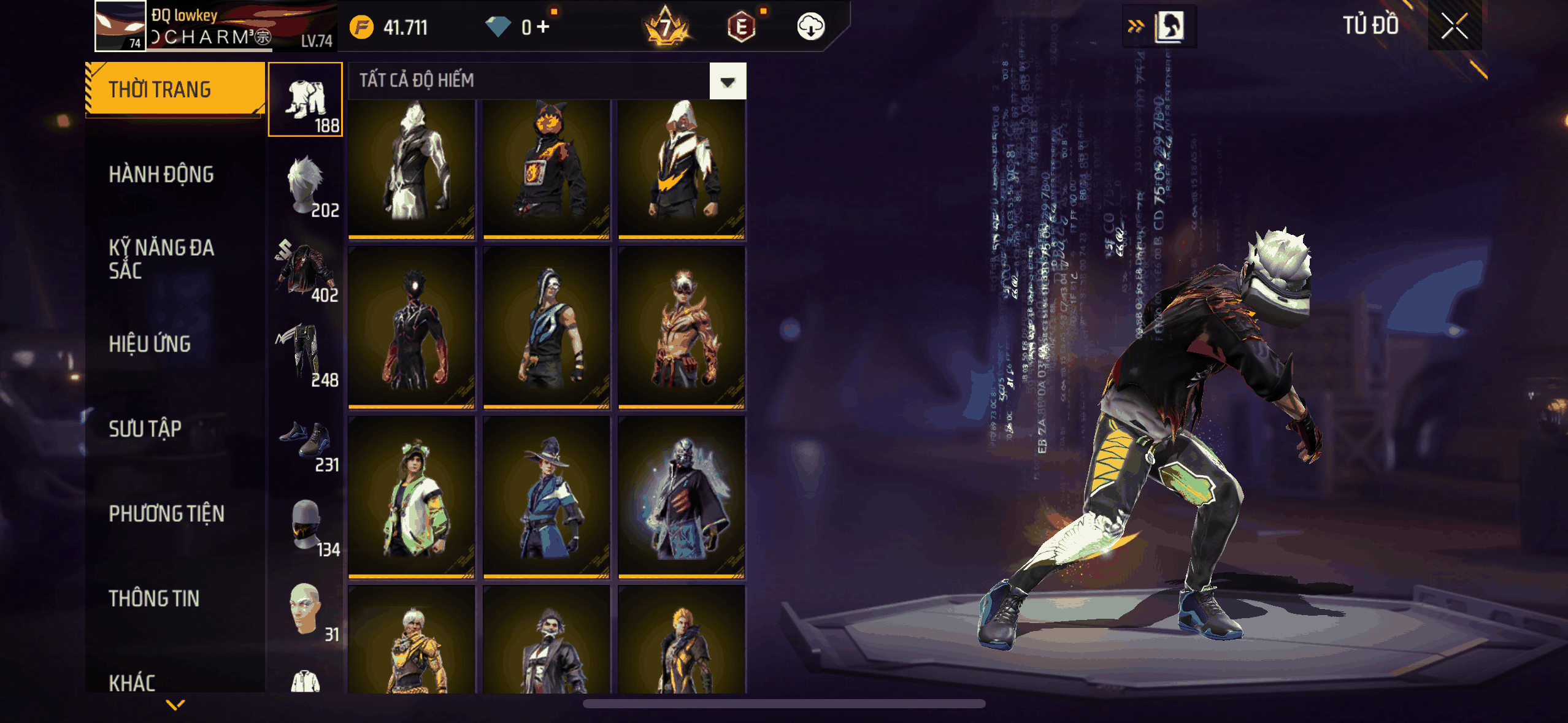Viewport: 1568px width, 723px height.
Task: Switch to Hành Động category
Action: pos(161,175)
